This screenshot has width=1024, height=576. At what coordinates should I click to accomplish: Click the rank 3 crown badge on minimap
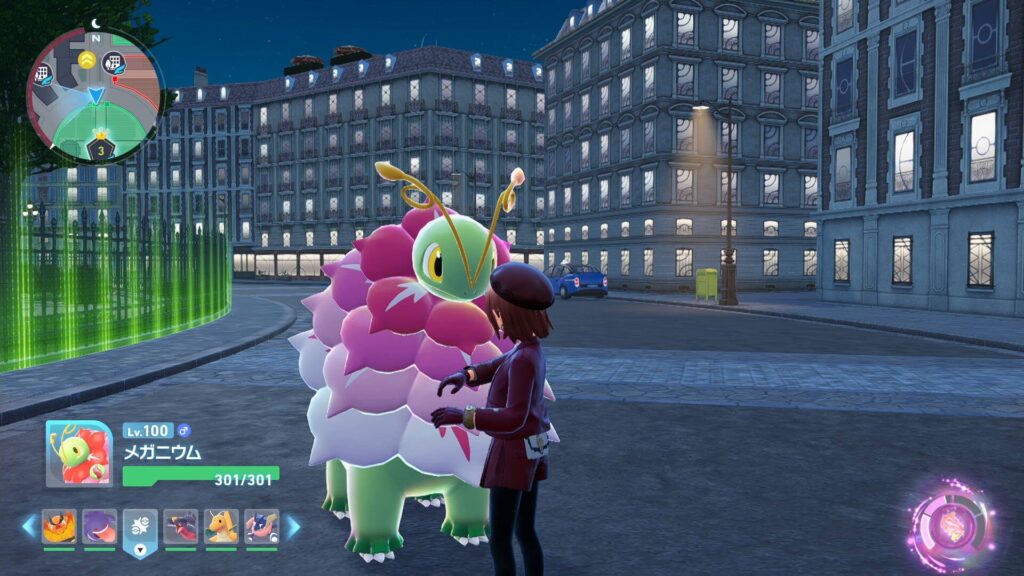[x=101, y=149]
